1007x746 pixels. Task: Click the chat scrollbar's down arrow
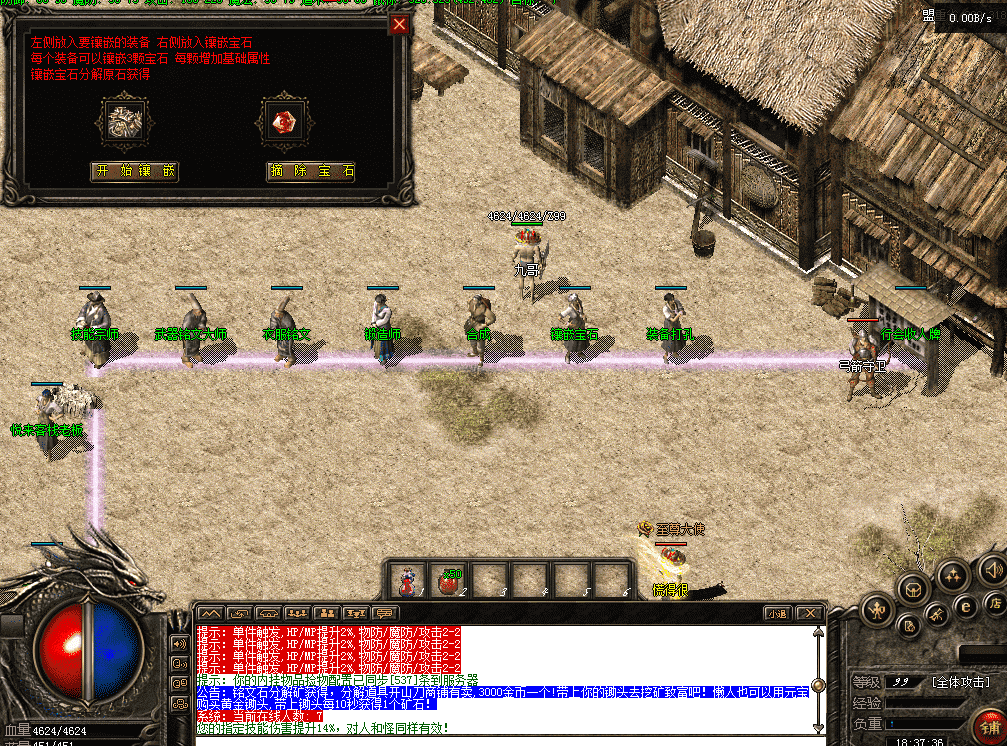click(818, 726)
